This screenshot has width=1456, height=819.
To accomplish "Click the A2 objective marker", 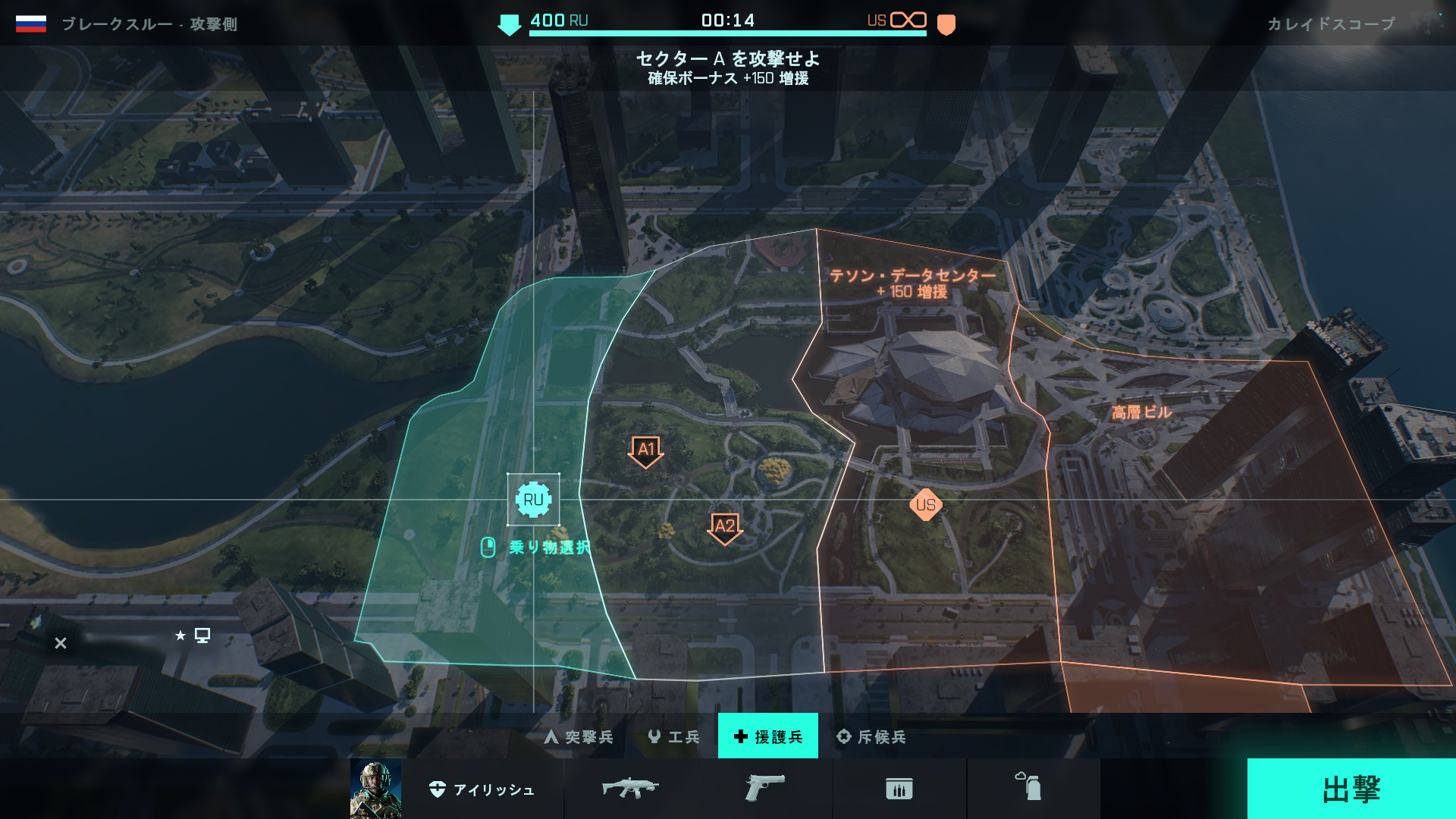I will 725,527.
